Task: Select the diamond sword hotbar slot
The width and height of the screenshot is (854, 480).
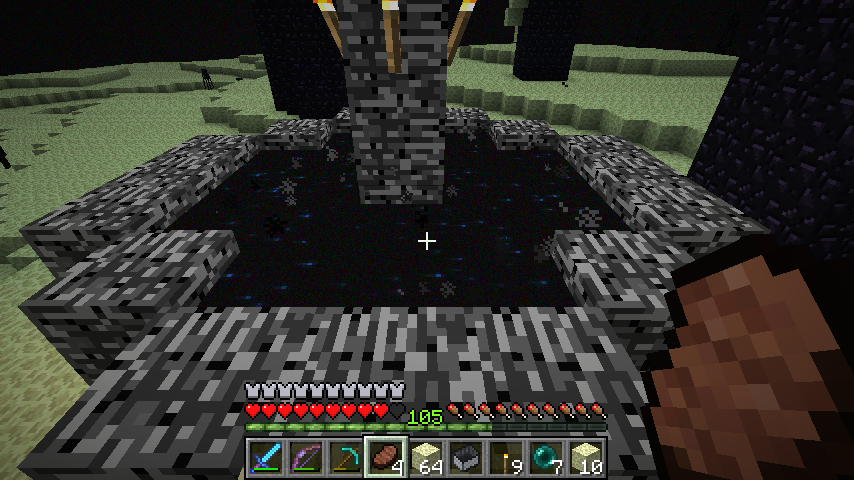Action: pos(265,458)
